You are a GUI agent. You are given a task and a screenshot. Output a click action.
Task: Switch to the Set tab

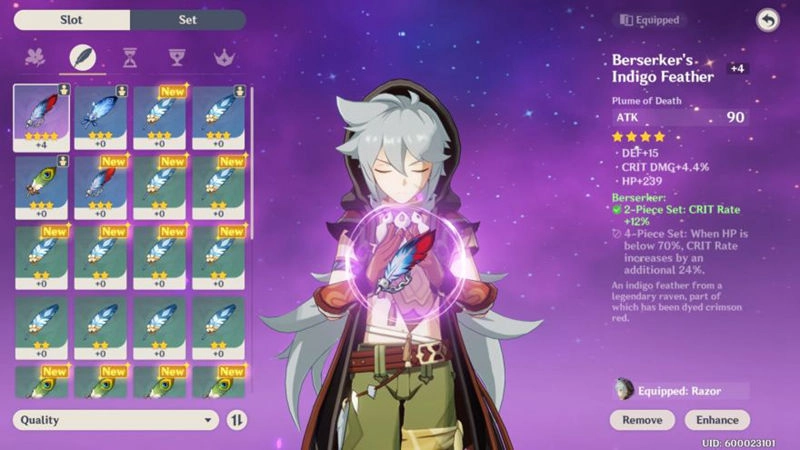188,20
